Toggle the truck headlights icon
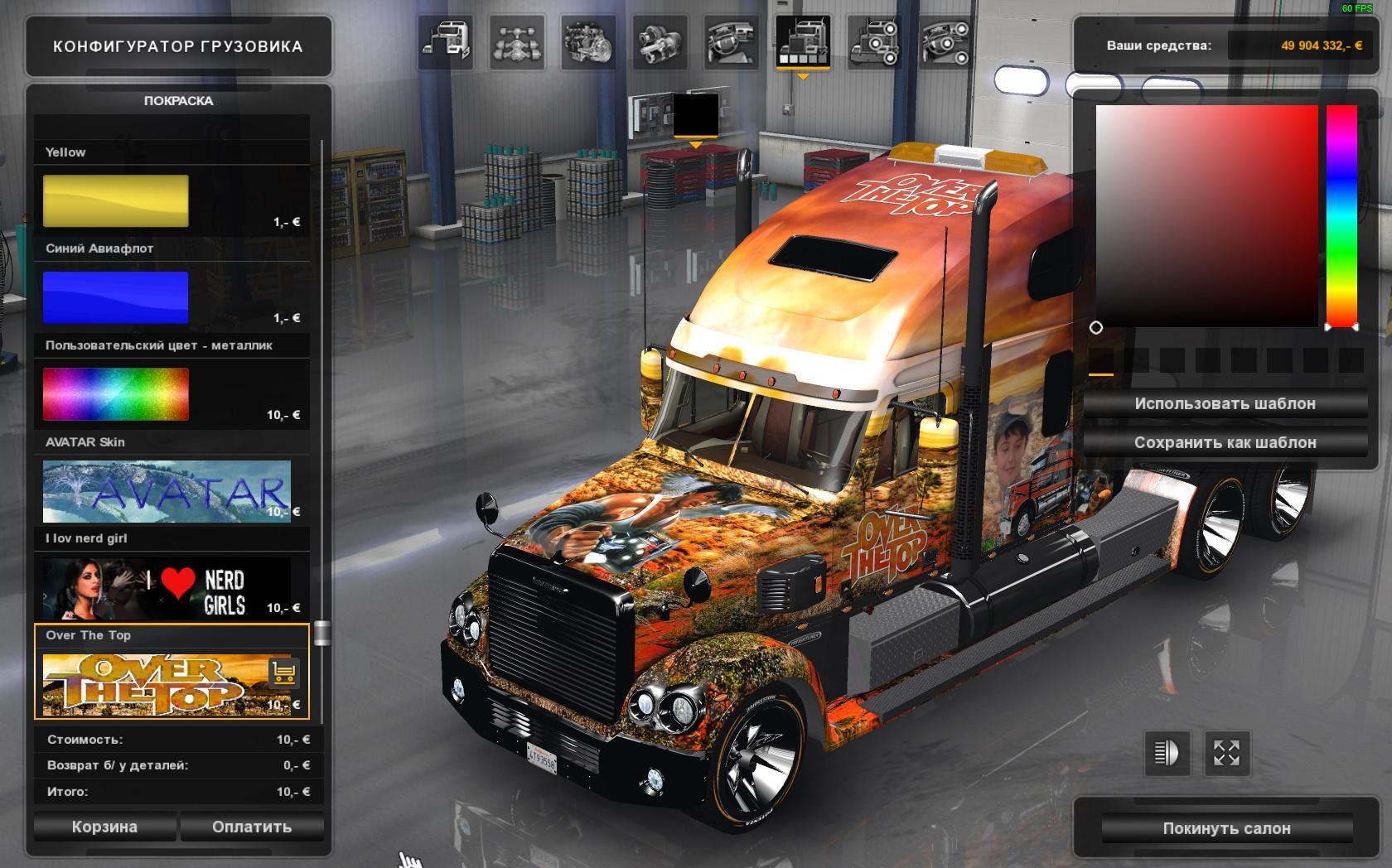The width and height of the screenshot is (1392, 868). click(1167, 753)
